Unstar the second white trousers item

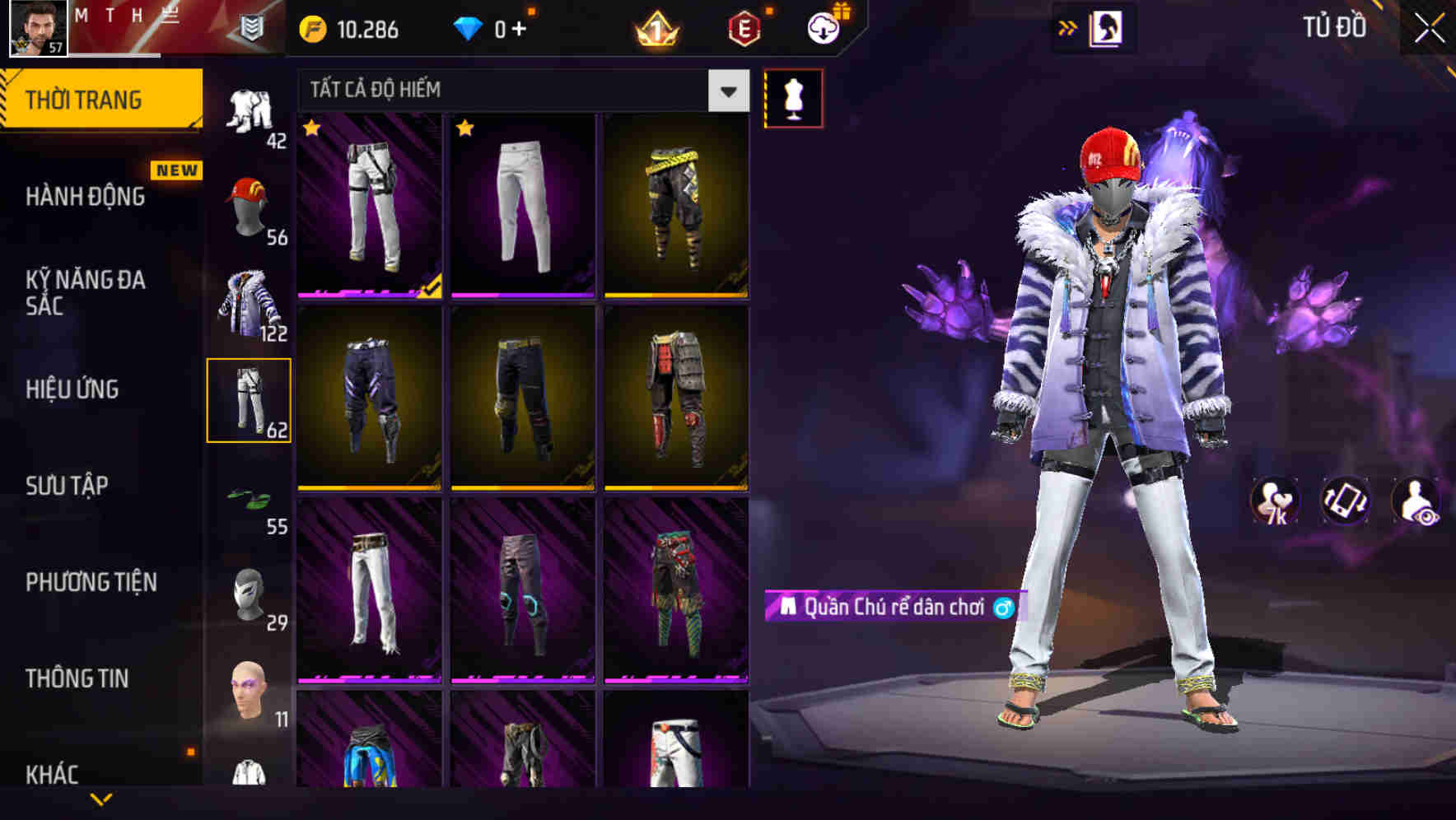click(465, 128)
